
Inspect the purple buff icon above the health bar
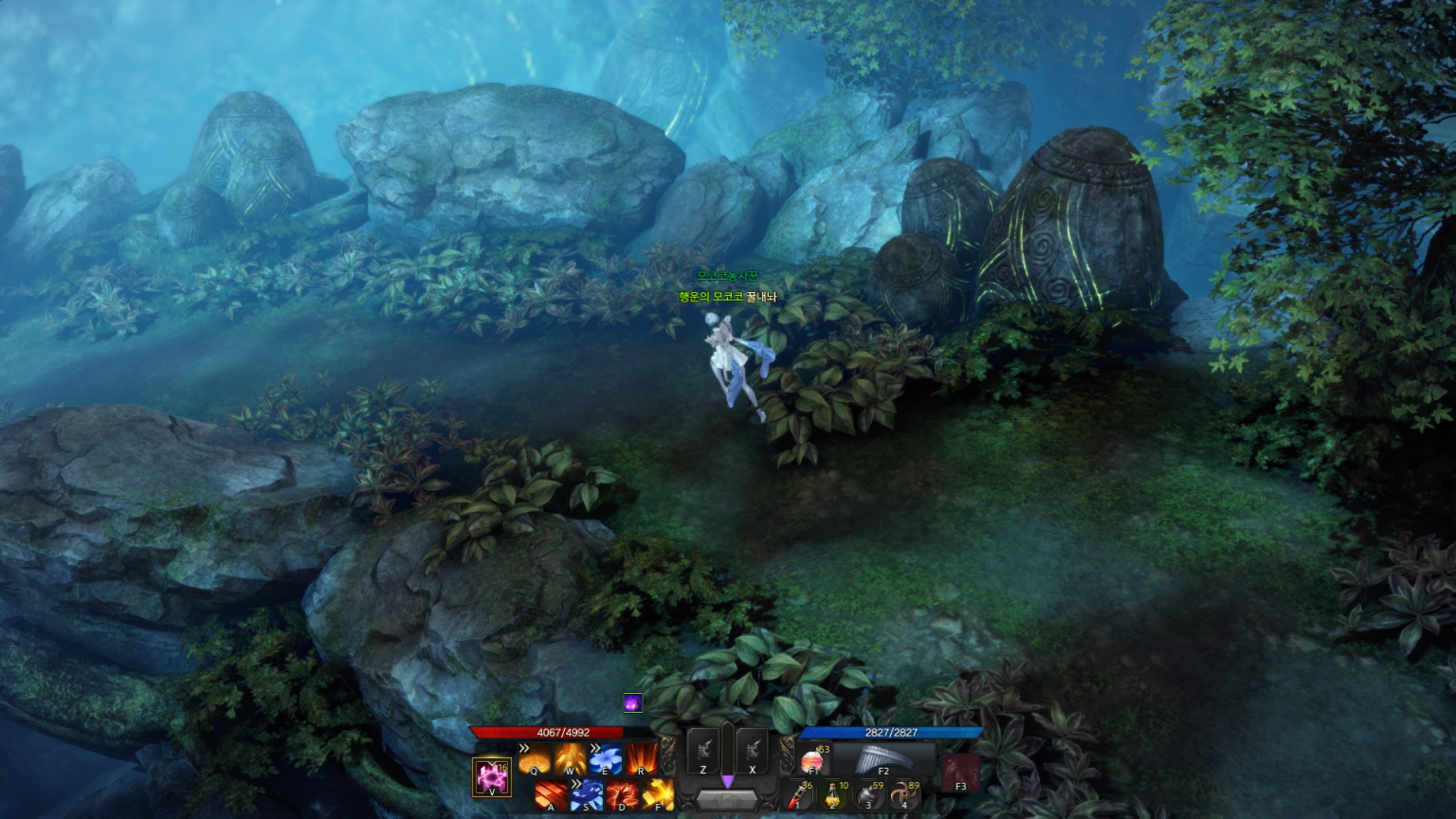[633, 703]
